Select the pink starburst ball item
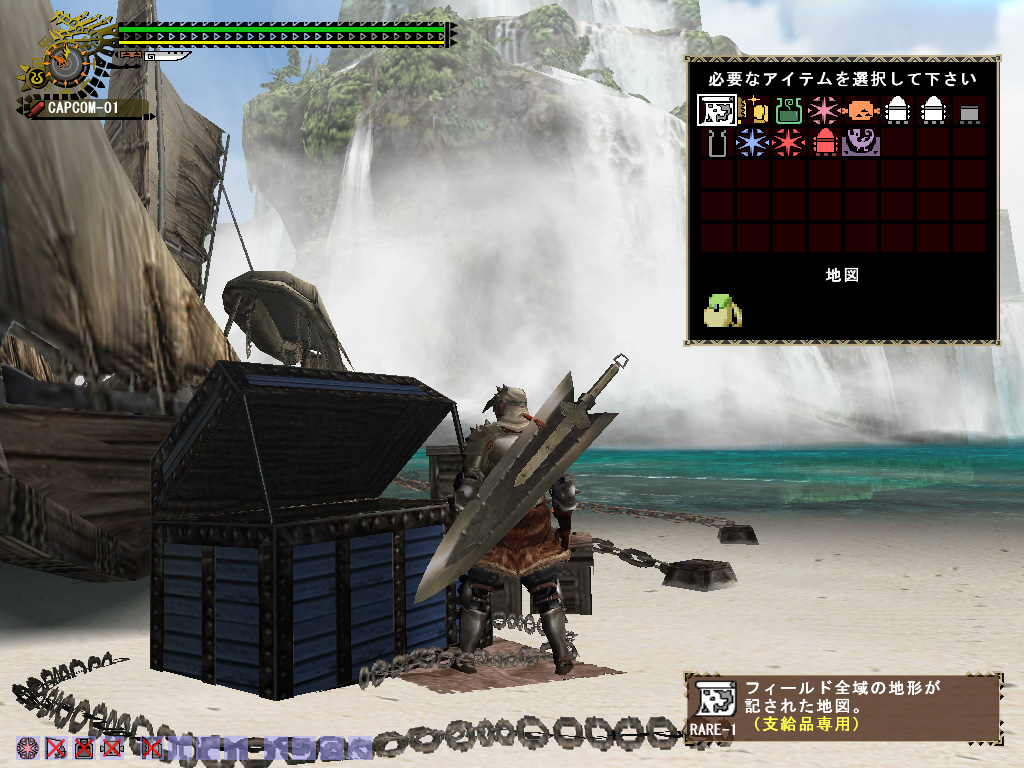 coord(824,110)
